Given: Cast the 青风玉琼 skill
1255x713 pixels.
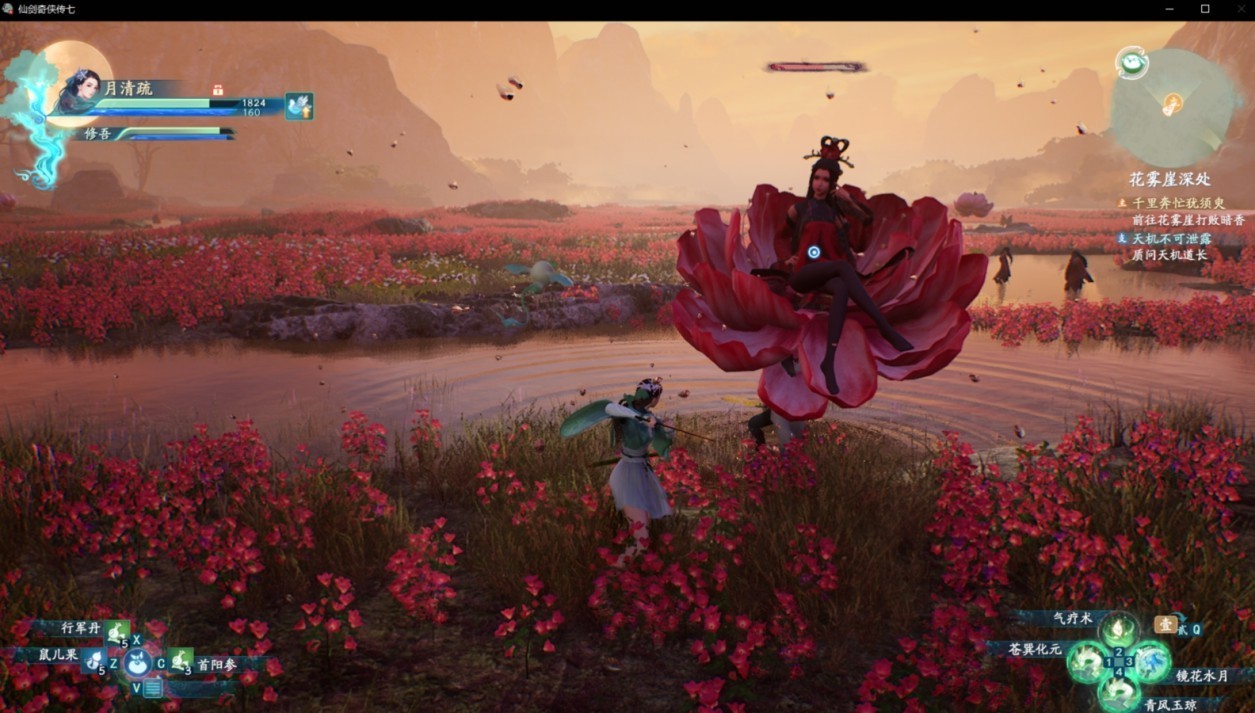Looking at the screenshot, I should (x=1118, y=692).
